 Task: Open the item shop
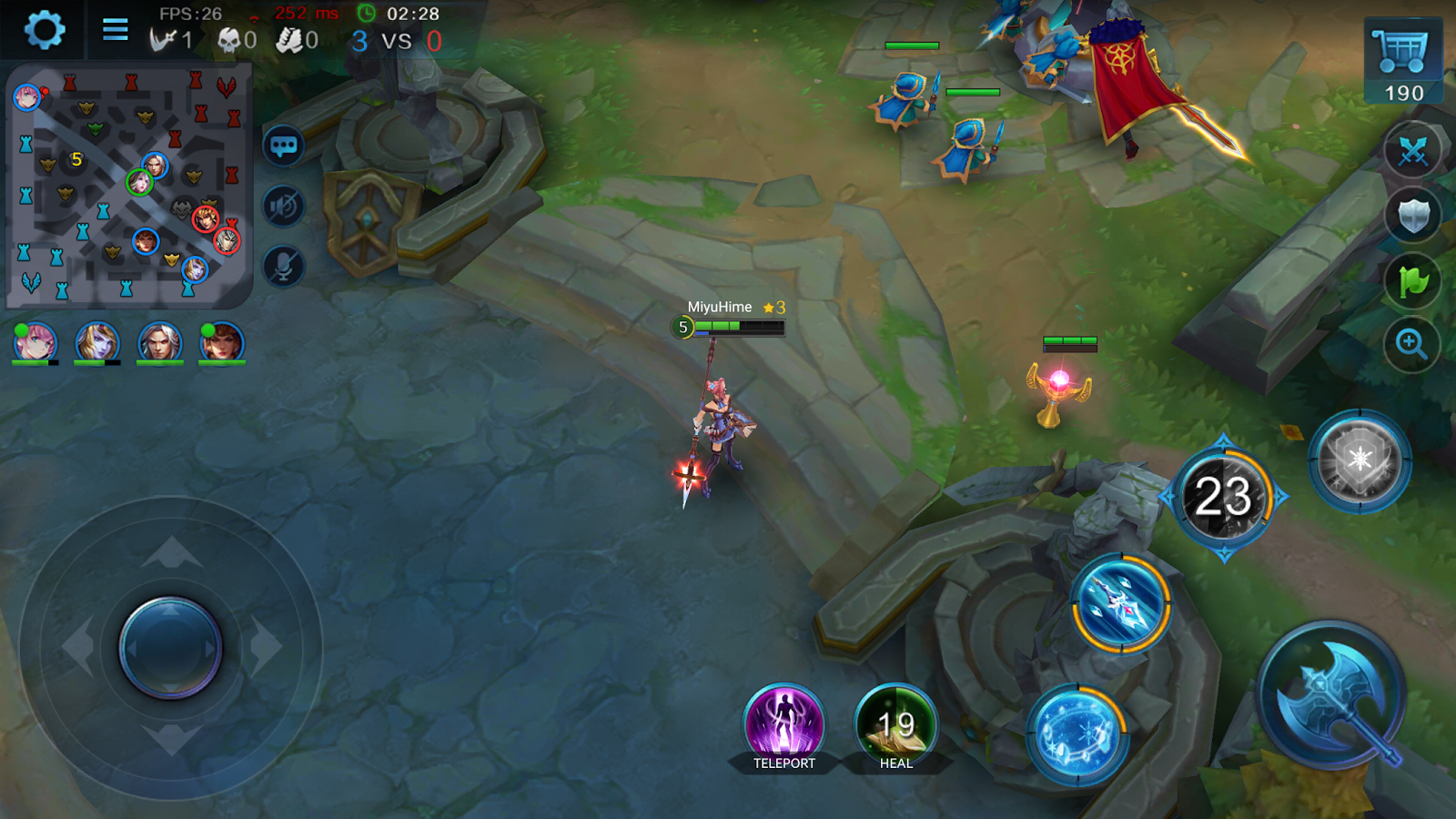(1401, 50)
